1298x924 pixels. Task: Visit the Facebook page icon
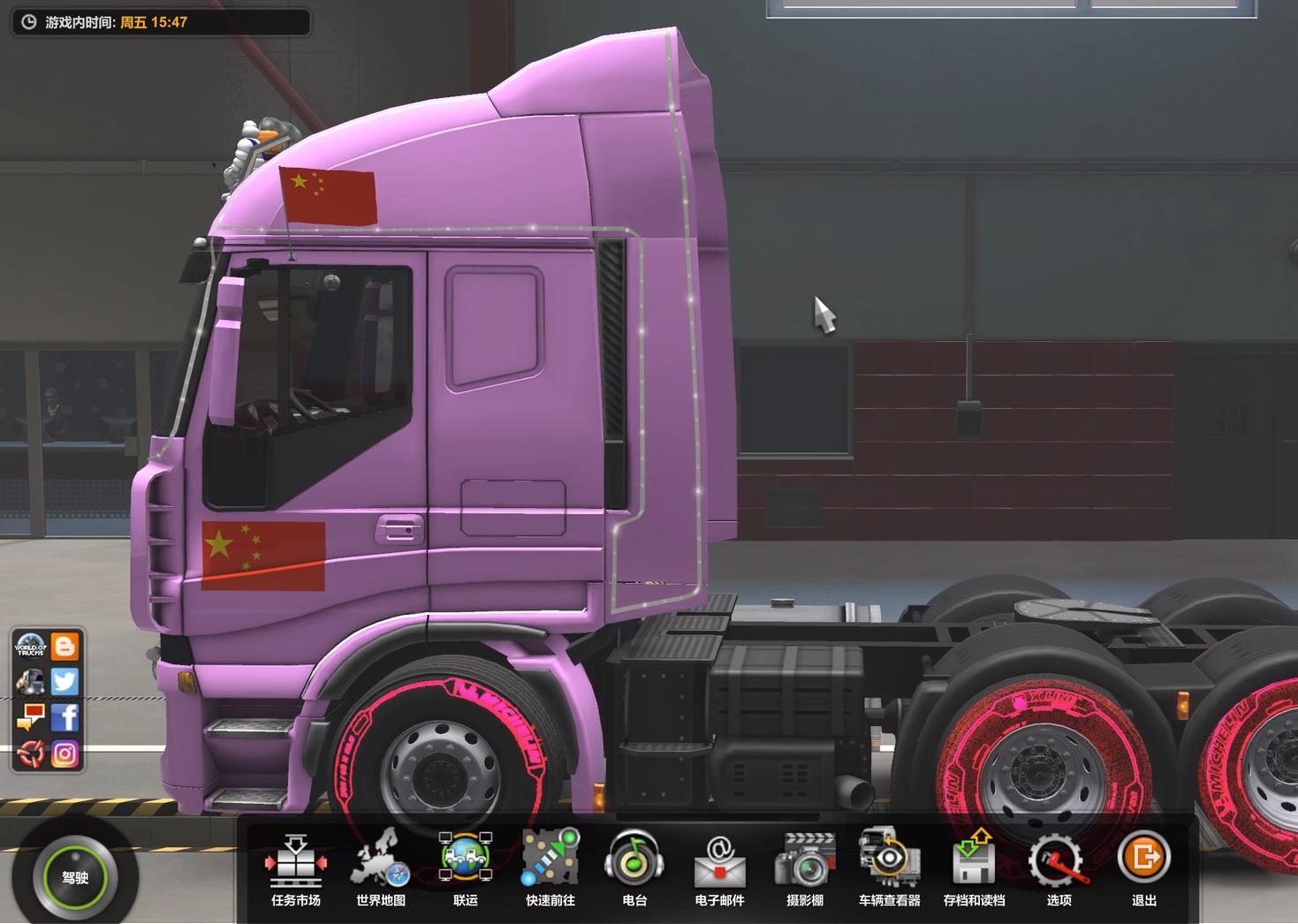[x=65, y=717]
